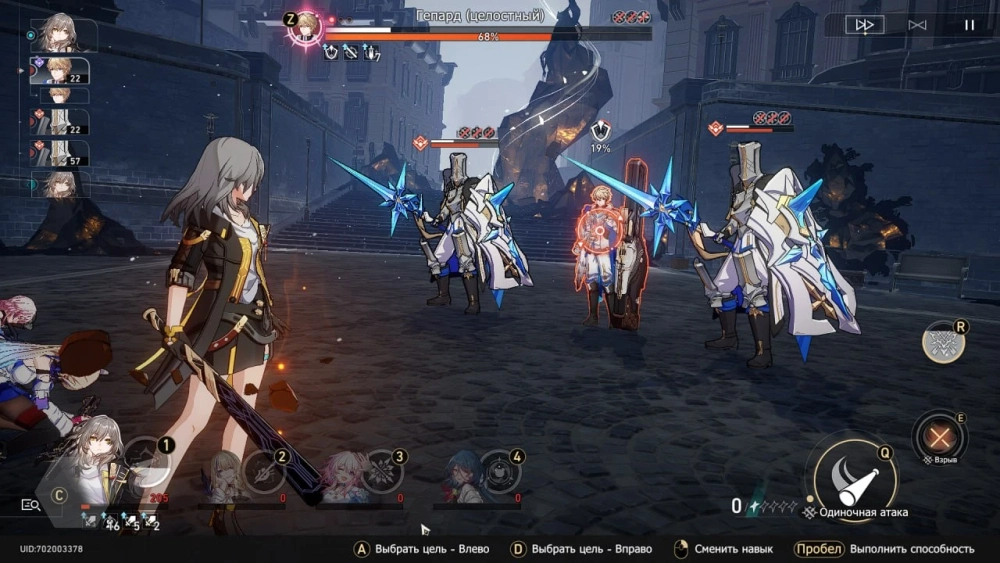Screen dimensions: 1000x563
Task: Select the Взрыв skill icon
Action: pos(940,436)
